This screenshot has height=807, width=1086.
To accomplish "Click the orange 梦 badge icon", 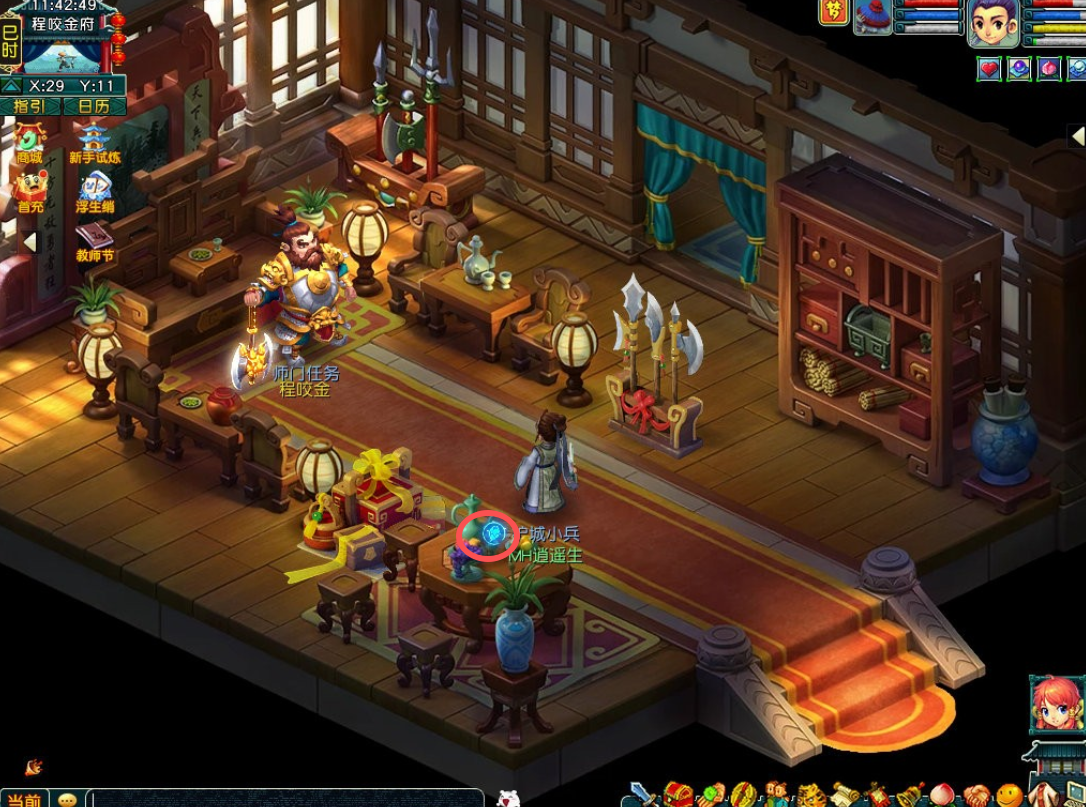I will (832, 11).
